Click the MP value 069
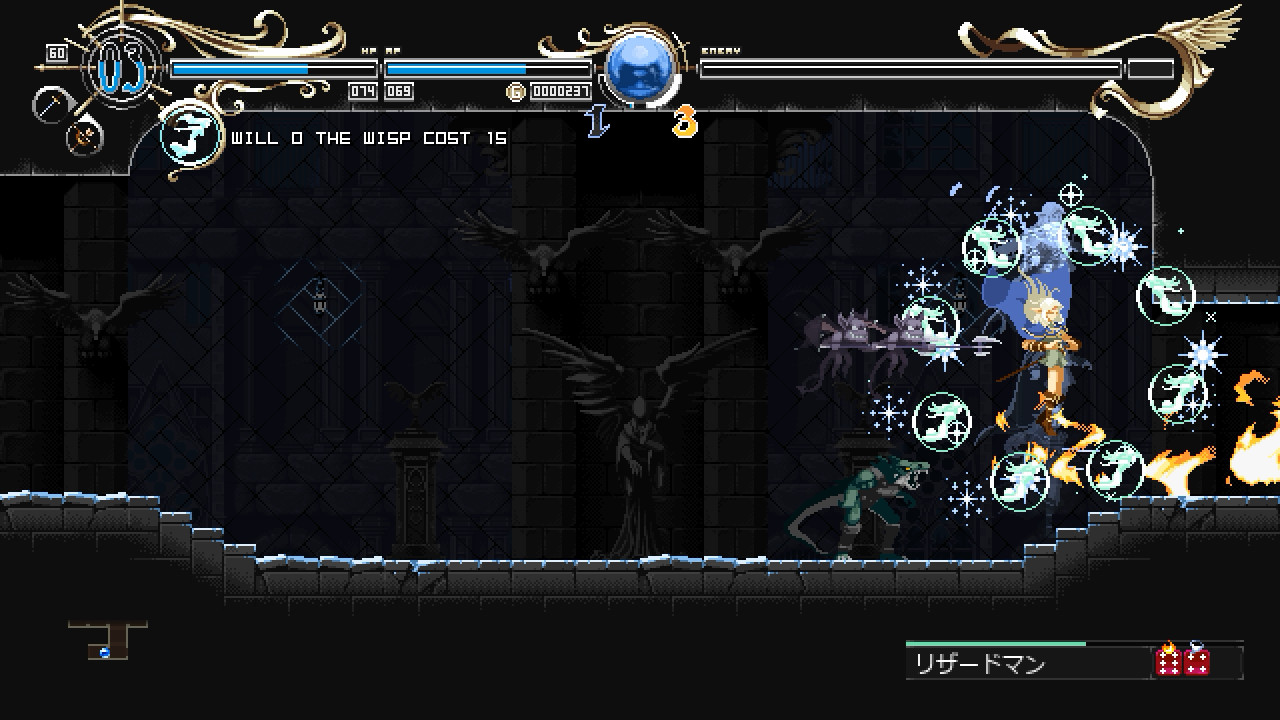 pyautogui.click(x=398, y=90)
